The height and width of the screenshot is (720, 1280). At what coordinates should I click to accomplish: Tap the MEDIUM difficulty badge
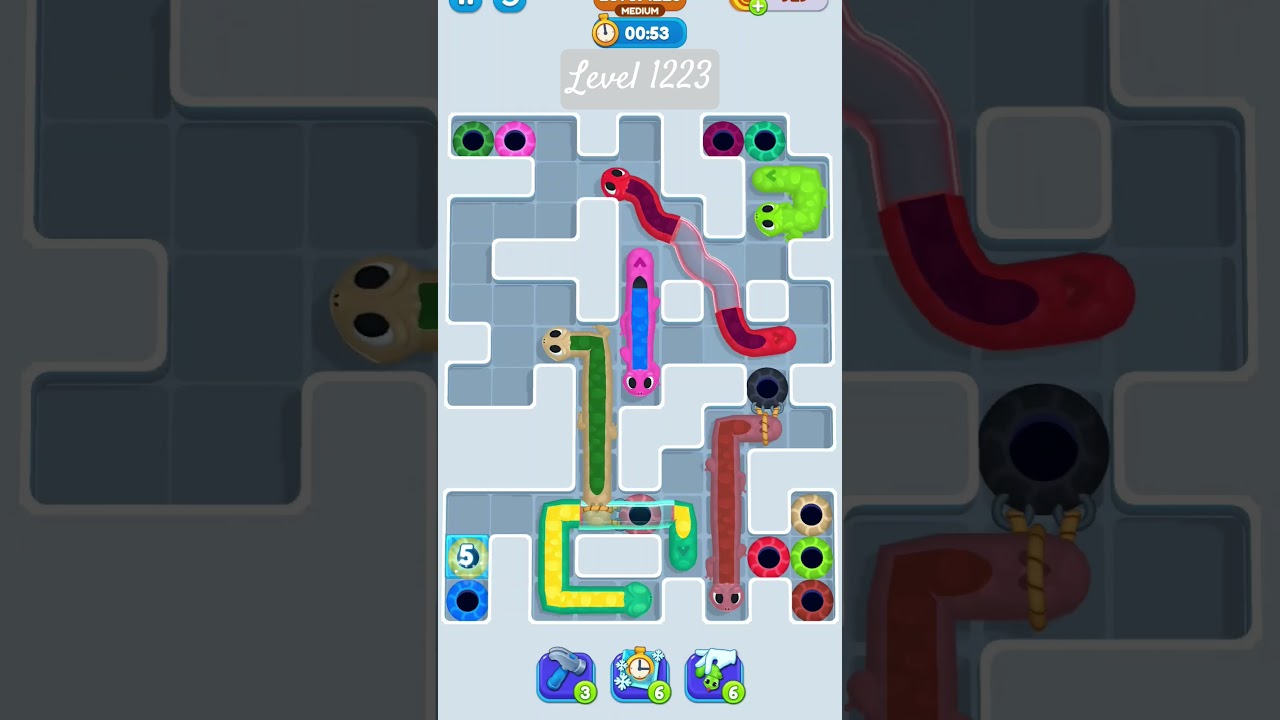(x=638, y=10)
